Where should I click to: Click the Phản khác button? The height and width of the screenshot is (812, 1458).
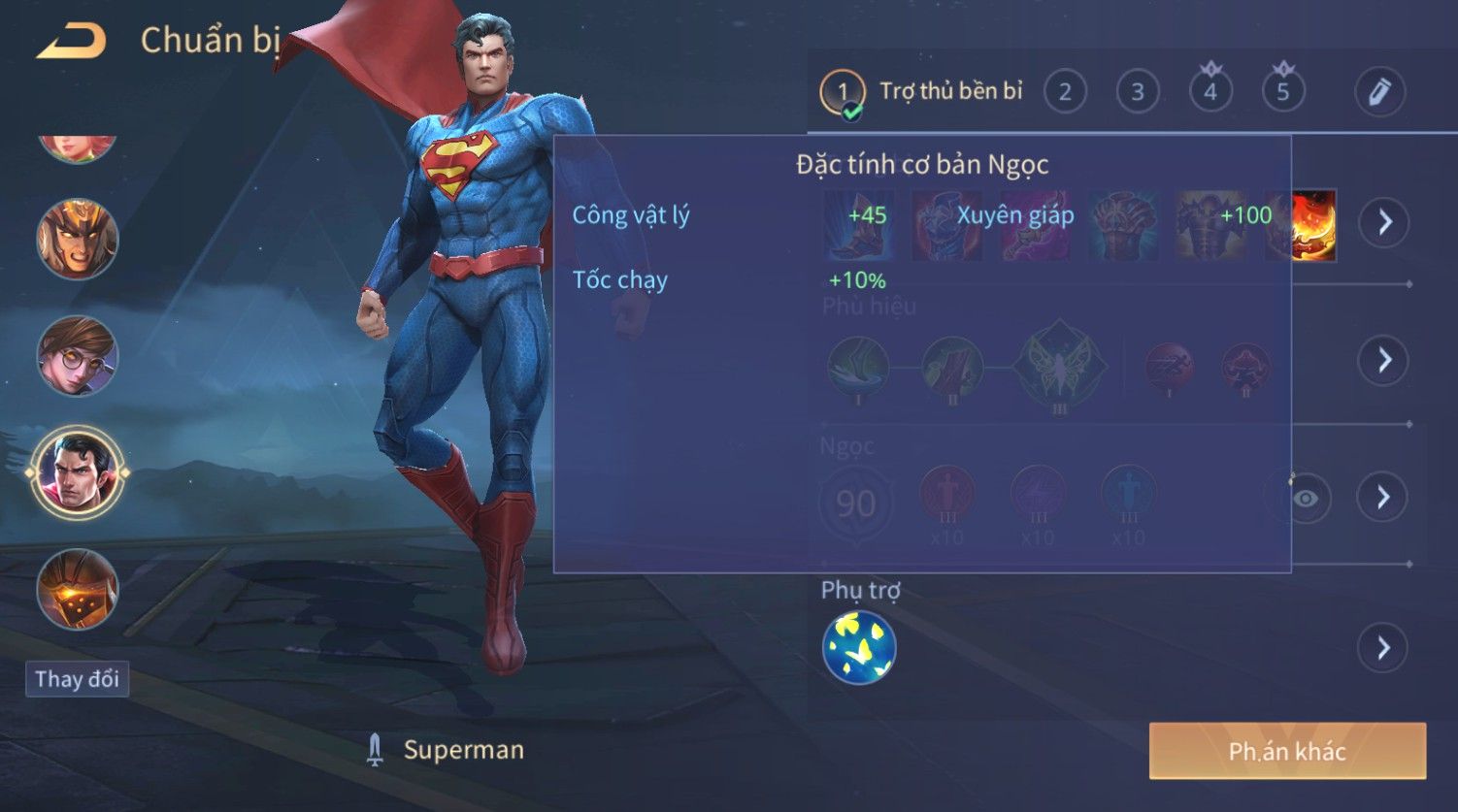click(1287, 751)
